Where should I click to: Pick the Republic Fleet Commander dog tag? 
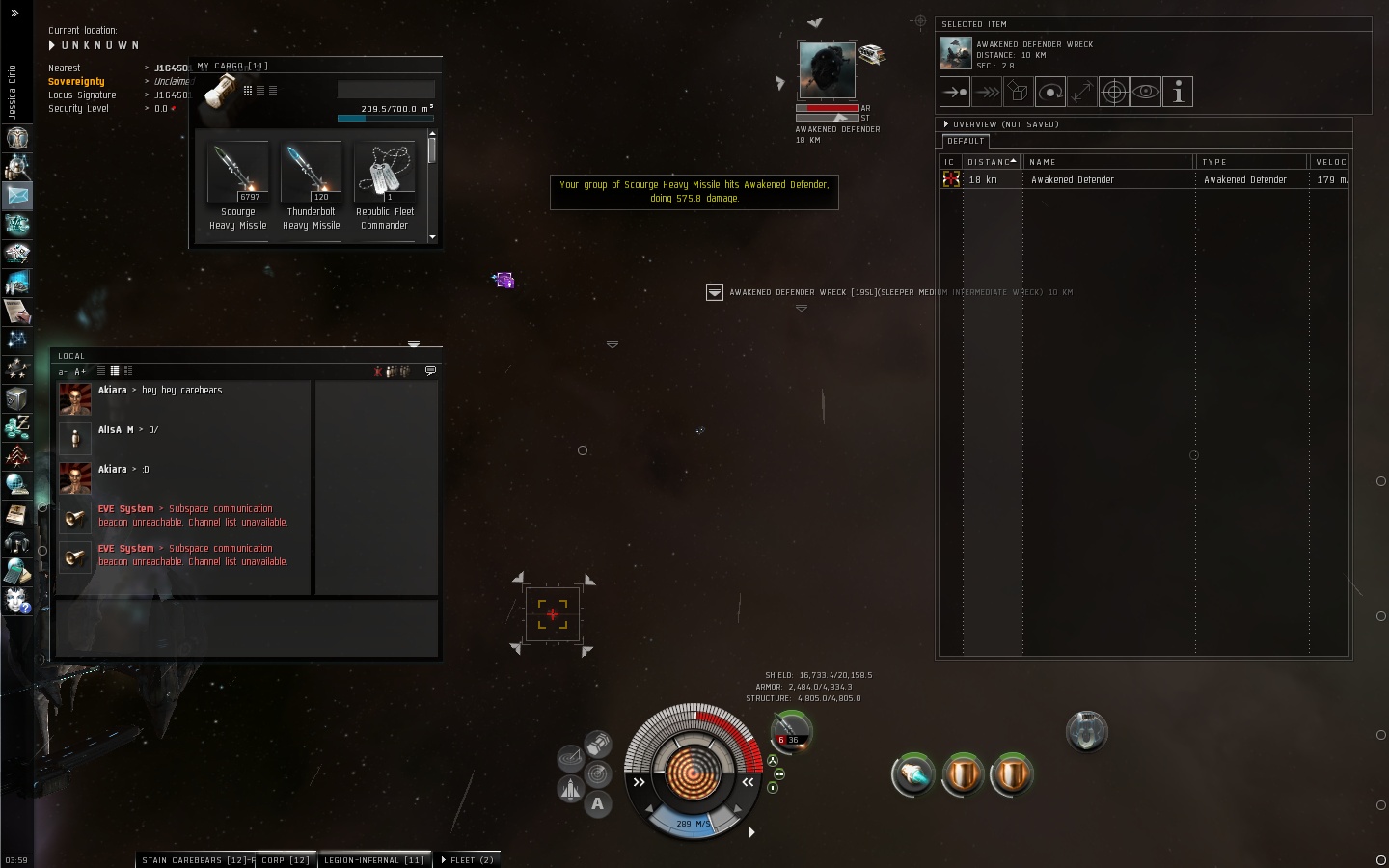[x=384, y=175]
